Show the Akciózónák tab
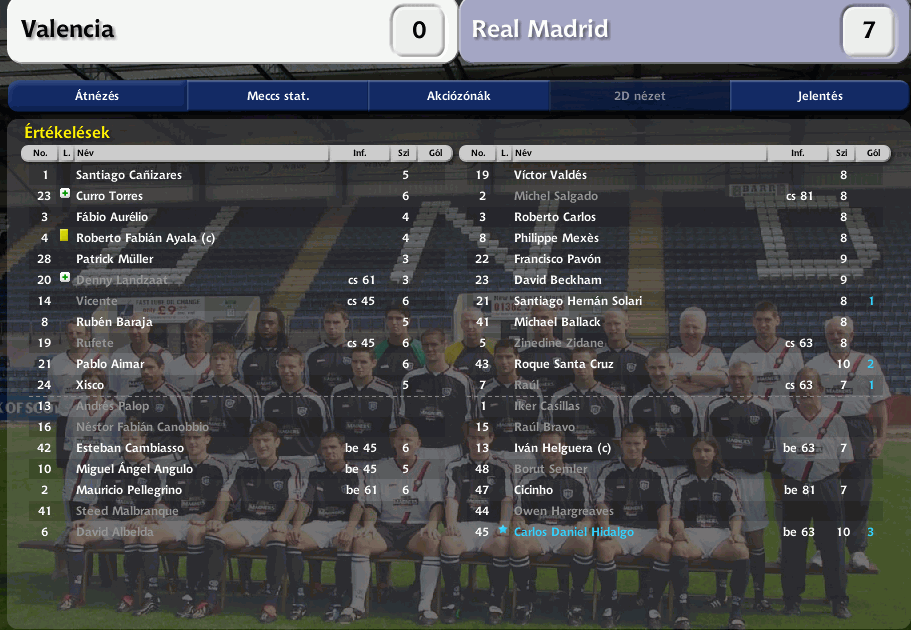The height and width of the screenshot is (630, 911). pos(459,96)
